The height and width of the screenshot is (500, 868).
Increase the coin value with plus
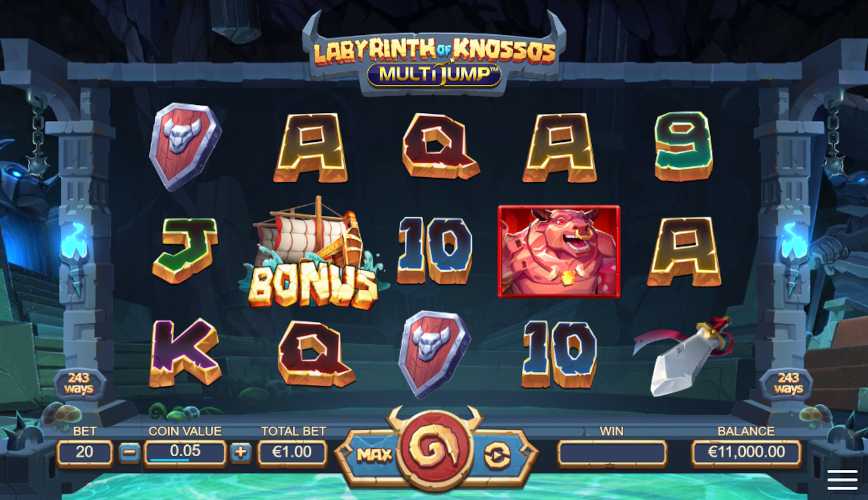[241, 452]
